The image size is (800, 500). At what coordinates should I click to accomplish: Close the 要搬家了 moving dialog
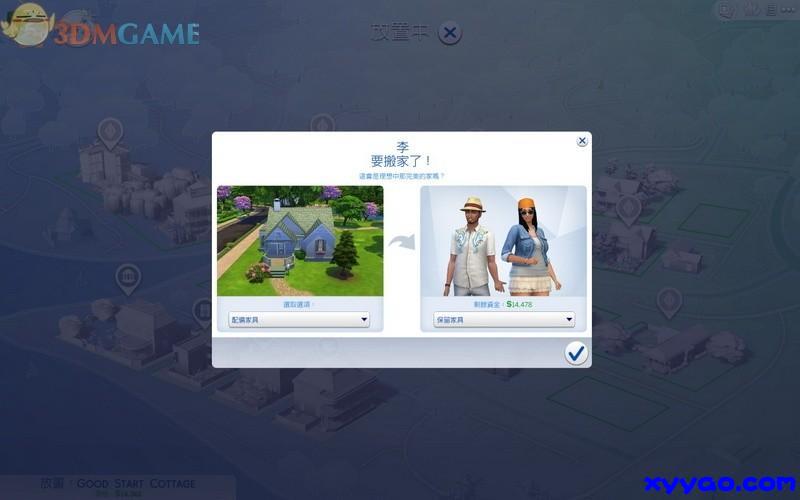[582, 142]
